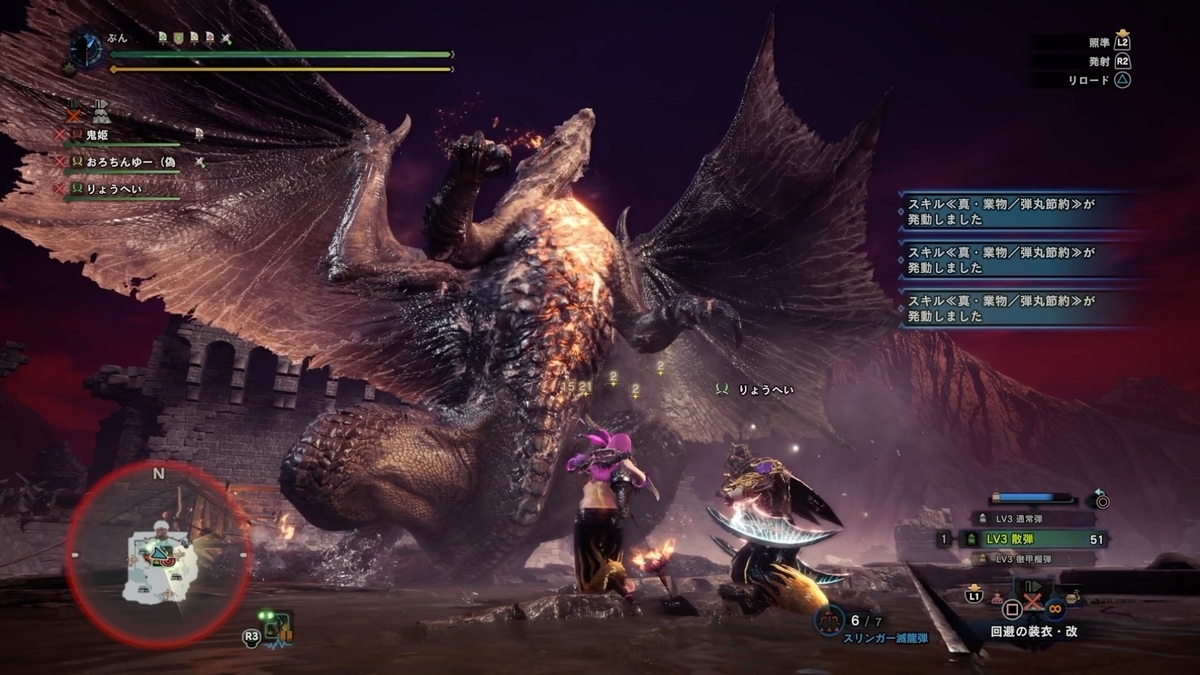Click the quest time clock icon
The image size is (1200, 675).
pyautogui.click(x=87, y=47)
